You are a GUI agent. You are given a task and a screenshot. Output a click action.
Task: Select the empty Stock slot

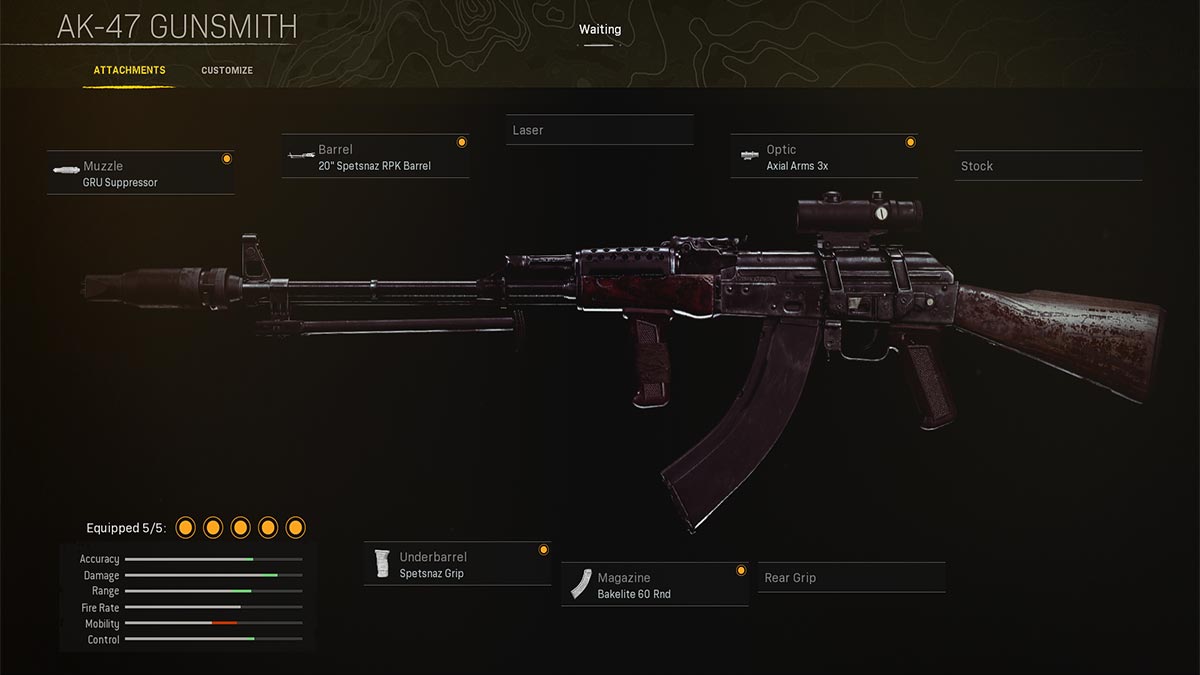(x=1048, y=166)
